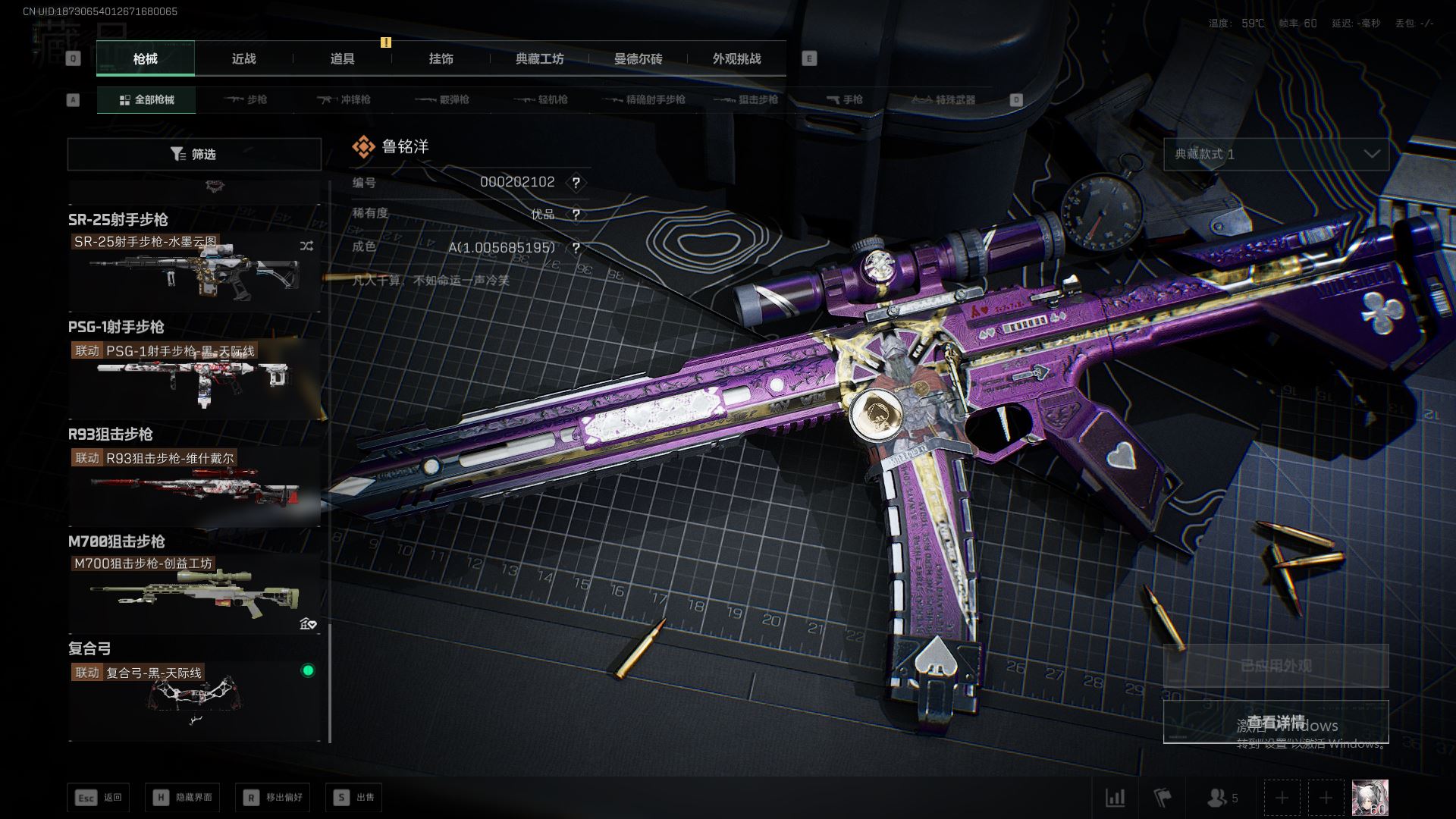Open the 曼德尔砖 tab

pos(638,58)
